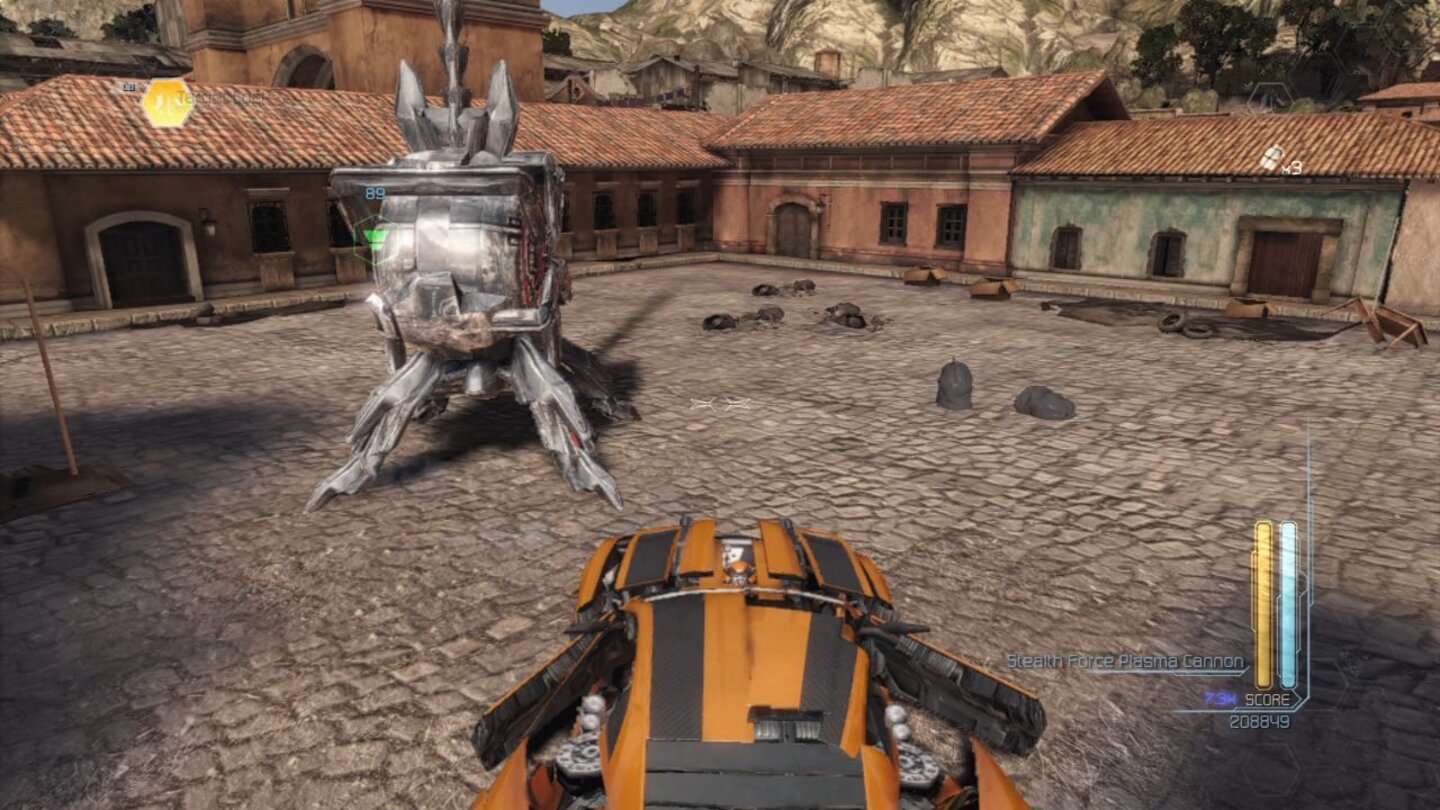Click the grenade pickup icon showing x3
Screen dimensions: 1440x810
pos(1270,158)
